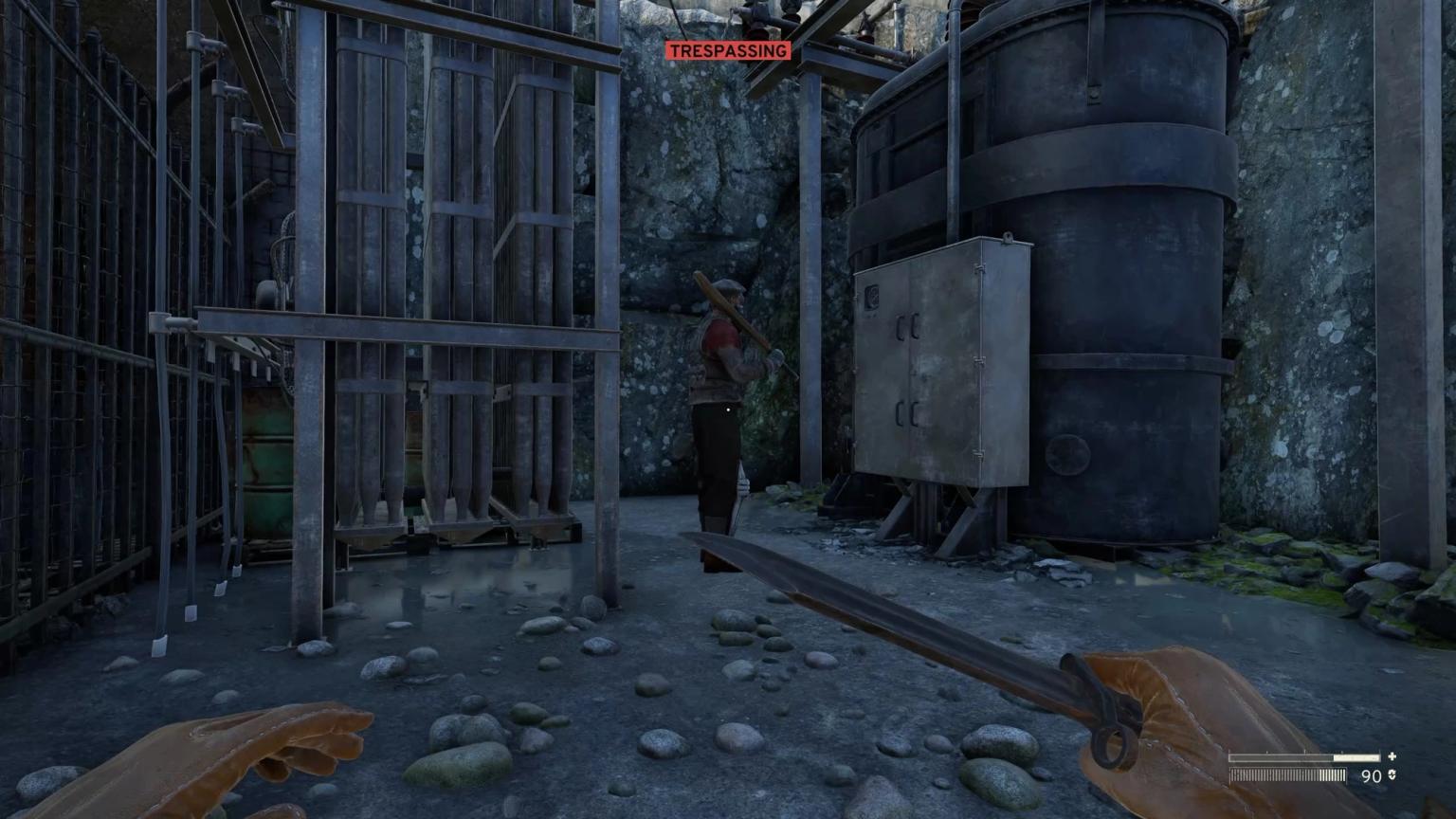This screenshot has height=819, width=1456.
Task: Click the health cross icon
Action: 1392,756
